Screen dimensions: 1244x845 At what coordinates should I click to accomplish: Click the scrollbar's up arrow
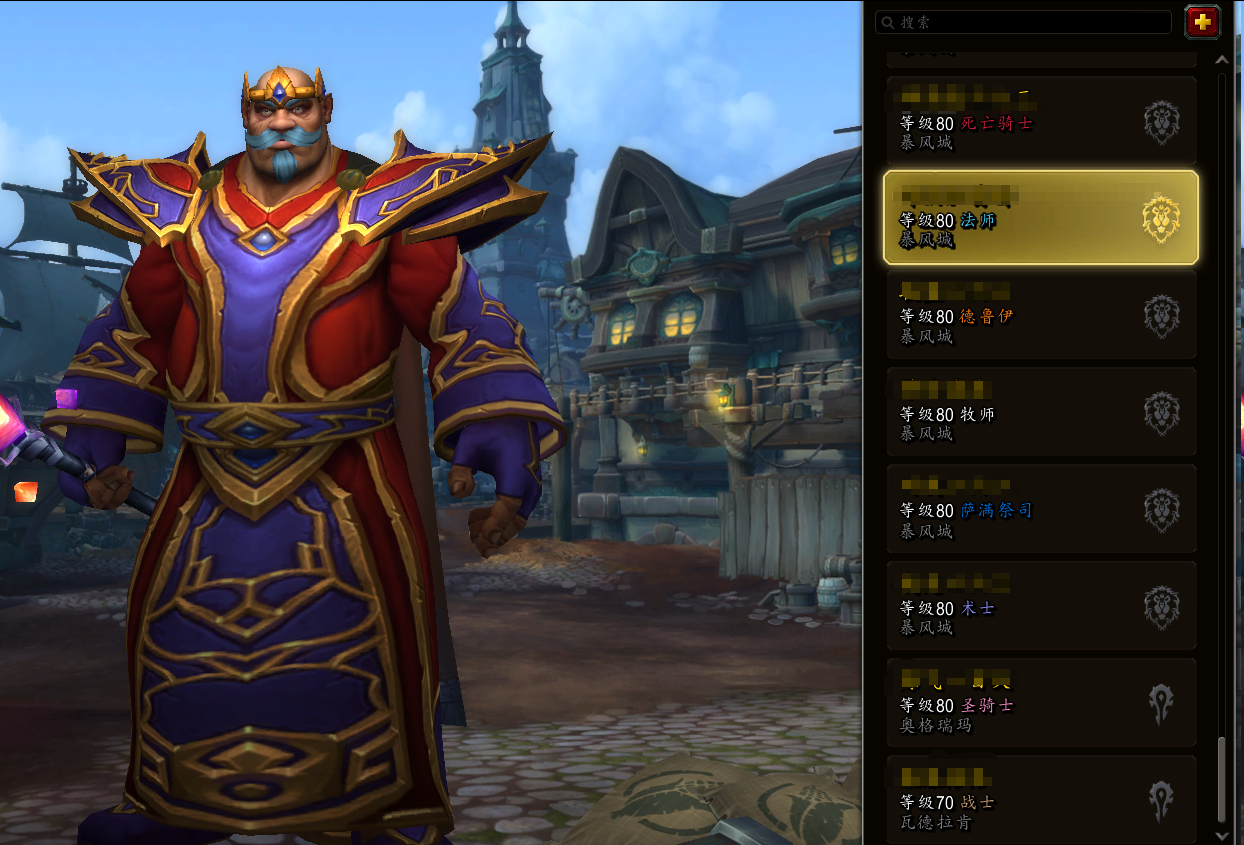coord(1221,60)
